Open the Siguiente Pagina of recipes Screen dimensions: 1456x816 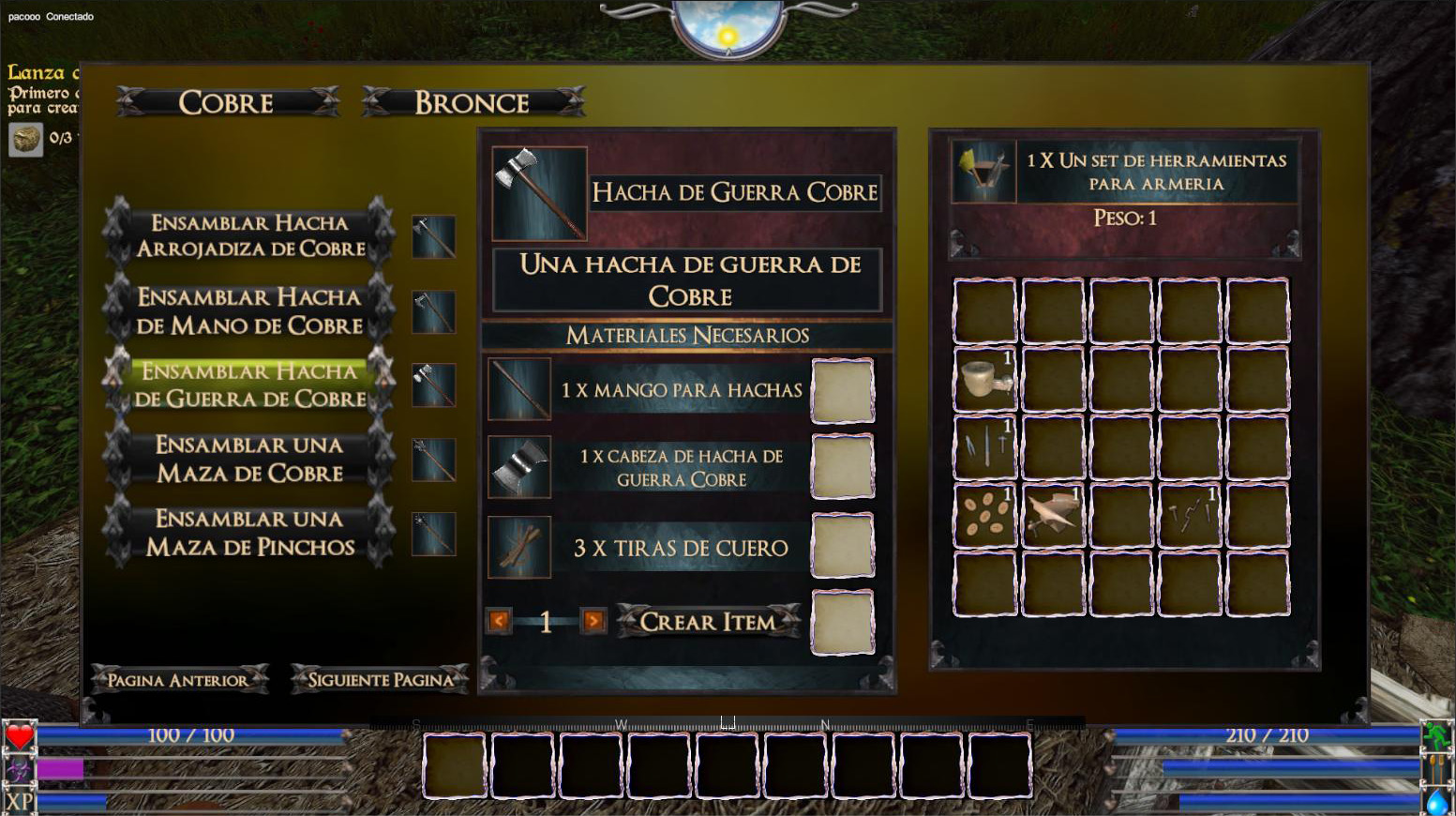click(380, 680)
